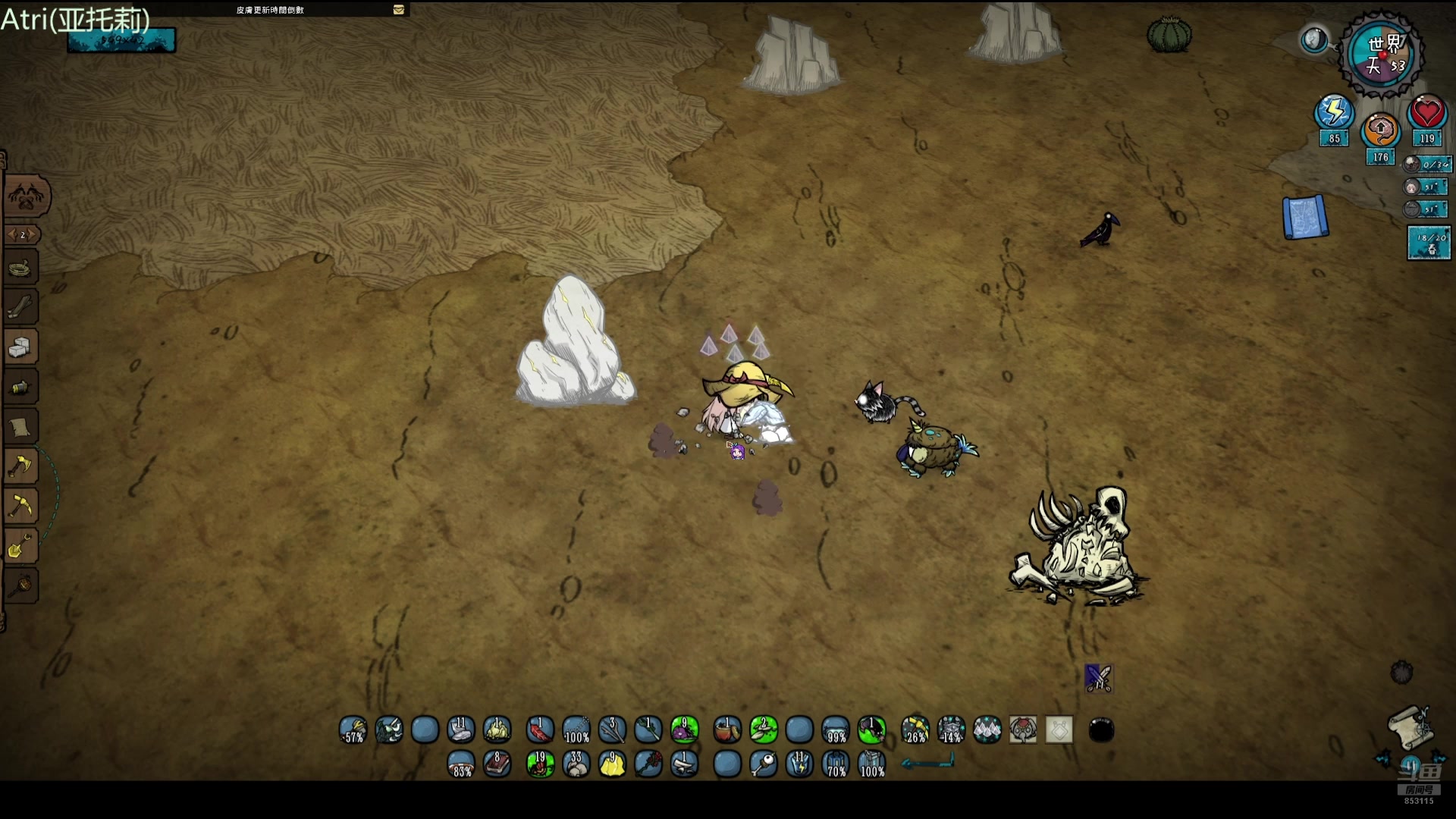This screenshot has height=819, width=1456.
Task: Select the rocks stack of 33
Action: [576, 764]
